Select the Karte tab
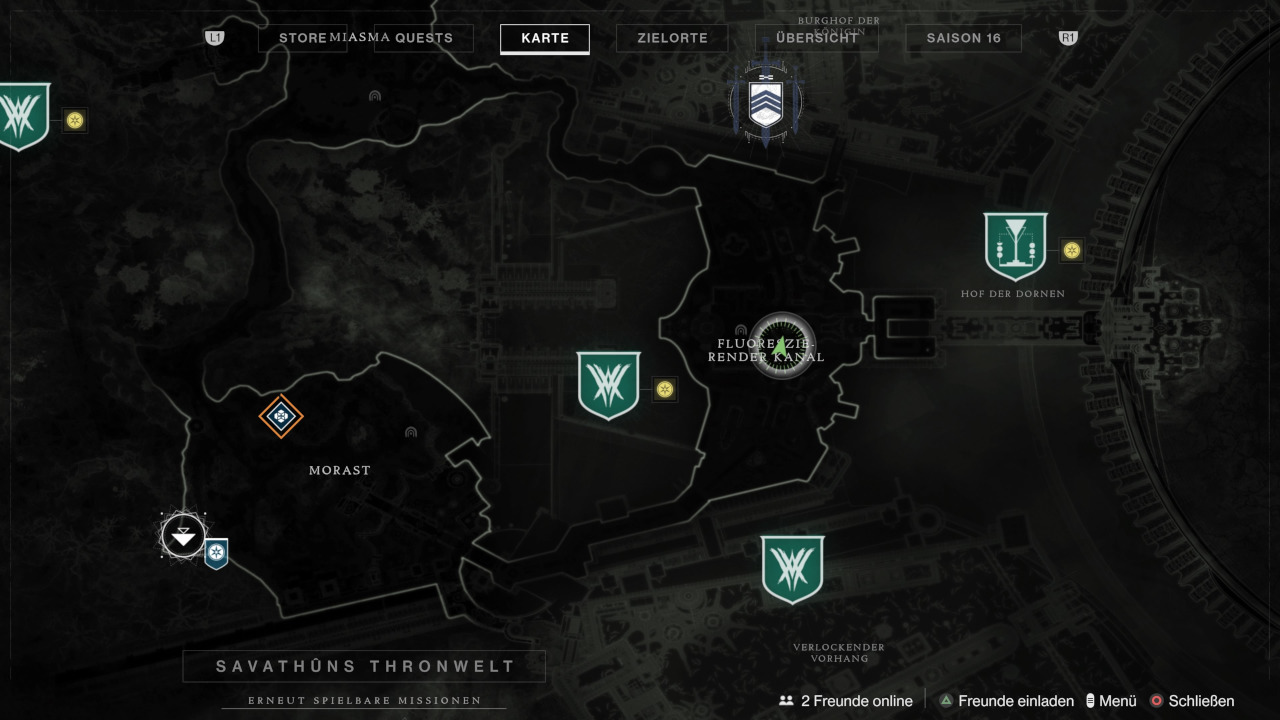1280x720 pixels. [x=545, y=38]
